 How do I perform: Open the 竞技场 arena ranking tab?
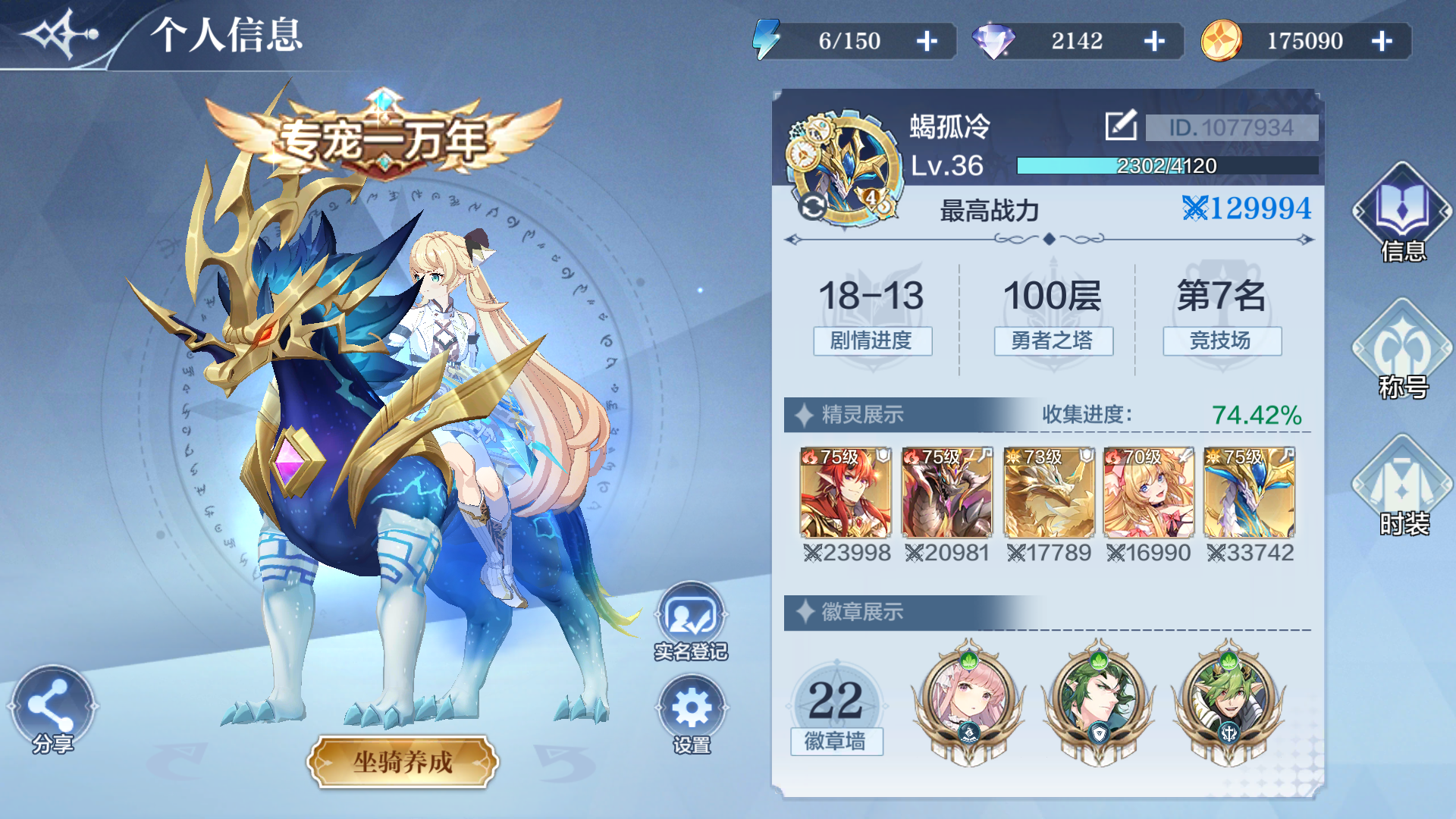pos(1220,342)
